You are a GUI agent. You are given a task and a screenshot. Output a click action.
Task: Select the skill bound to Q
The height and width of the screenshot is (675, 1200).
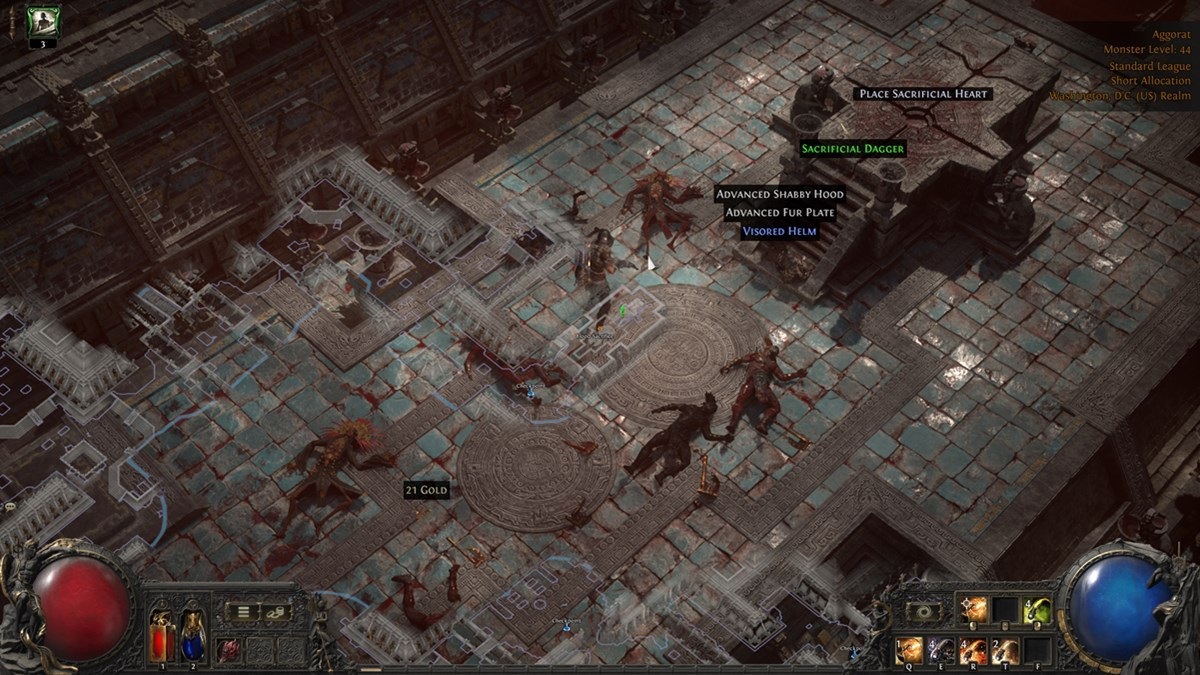[908, 649]
